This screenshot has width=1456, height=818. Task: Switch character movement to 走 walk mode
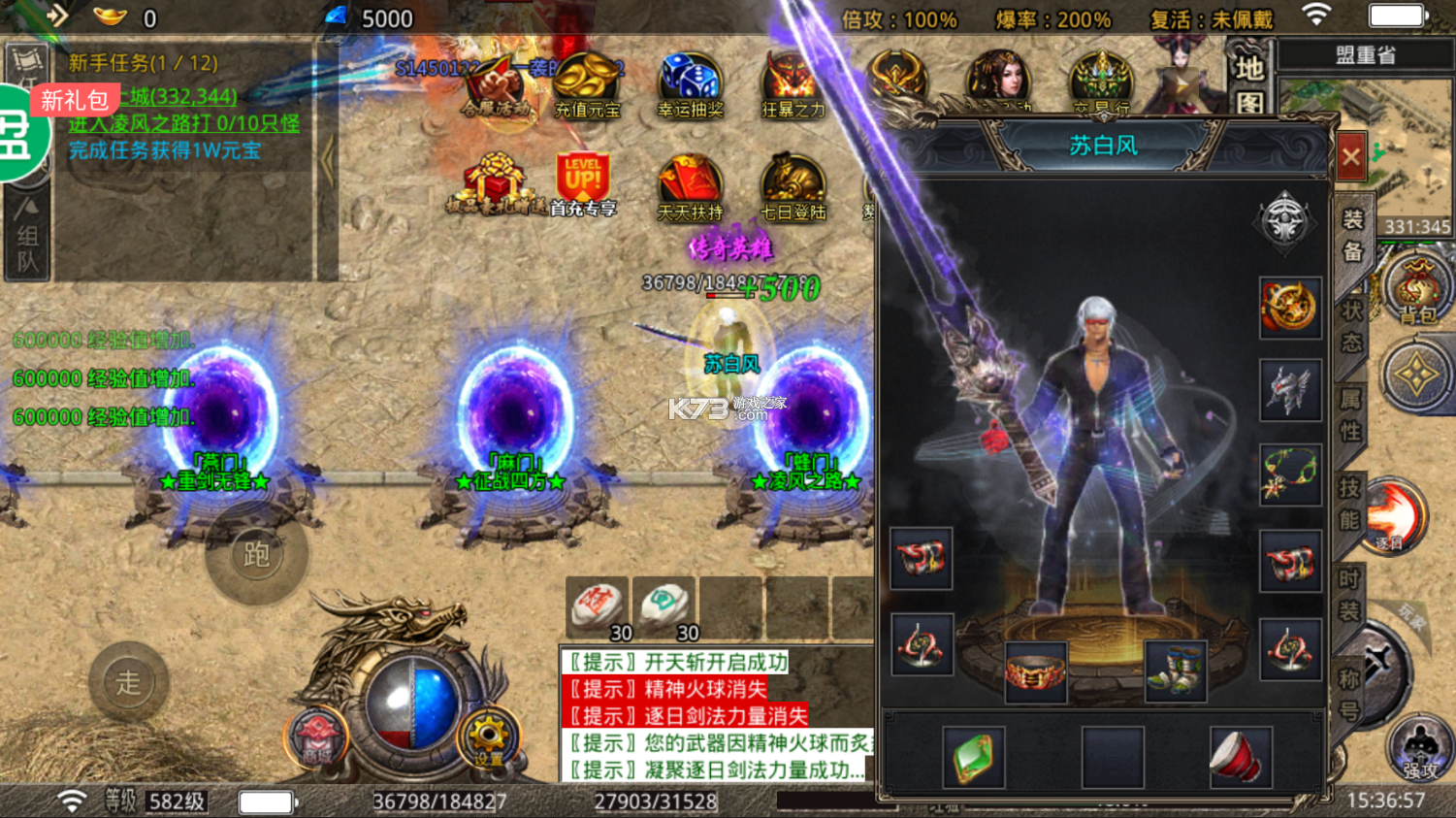tap(129, 682)
